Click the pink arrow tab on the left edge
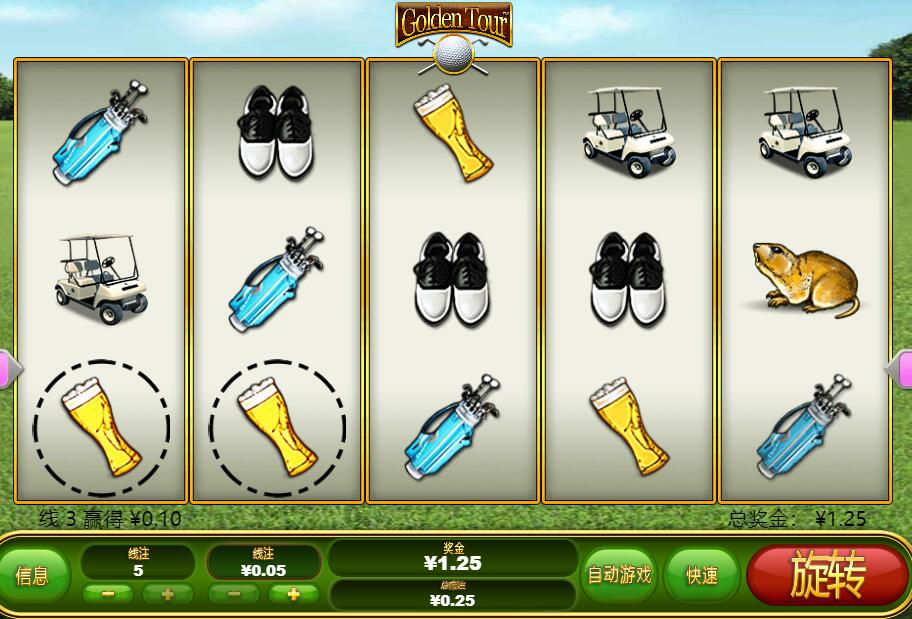The width and height of the screenshot is (912, 619). tap(5, 369)
